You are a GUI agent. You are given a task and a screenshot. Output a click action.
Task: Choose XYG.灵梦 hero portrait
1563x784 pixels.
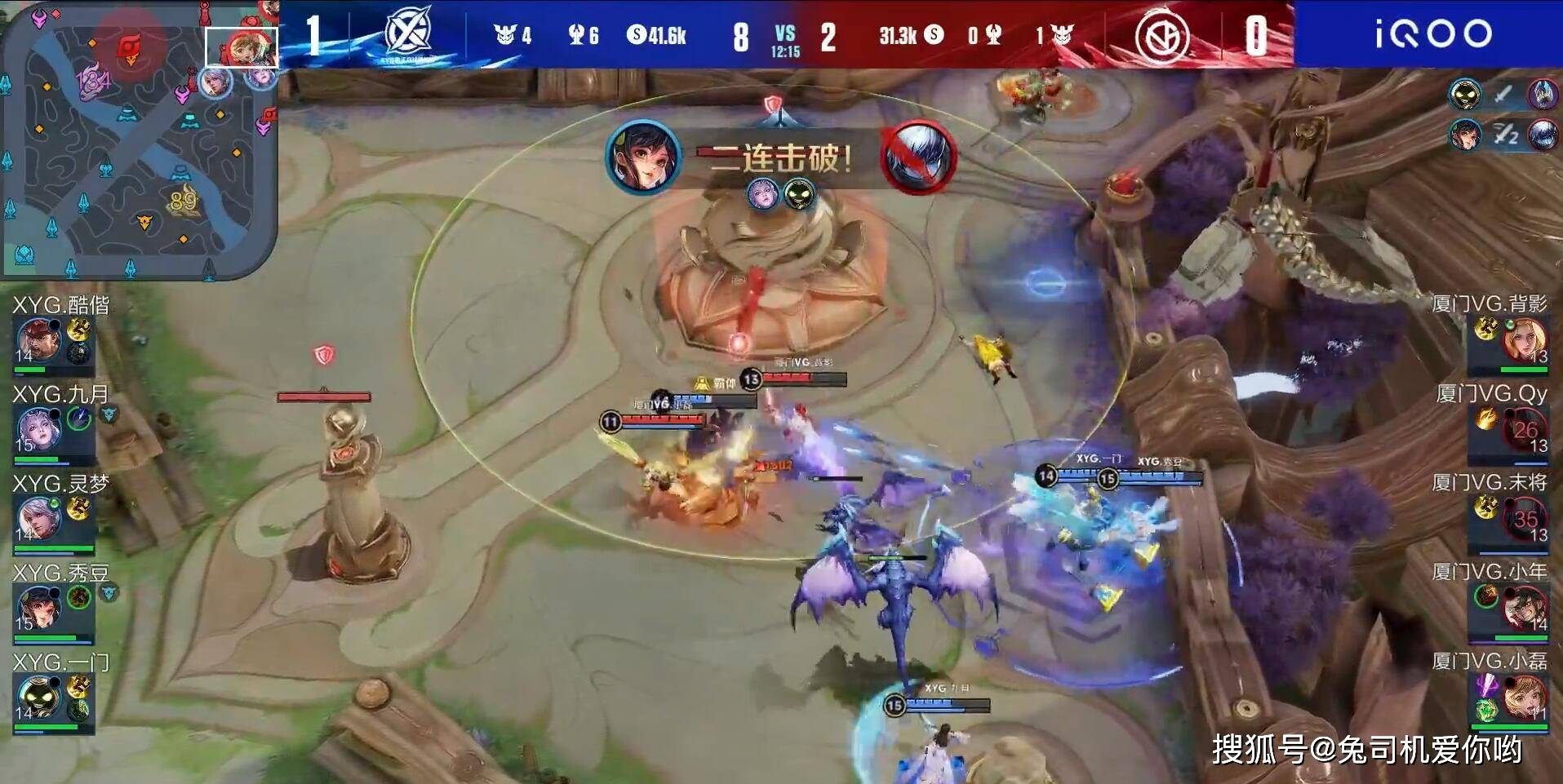click(x=38, y=518)
